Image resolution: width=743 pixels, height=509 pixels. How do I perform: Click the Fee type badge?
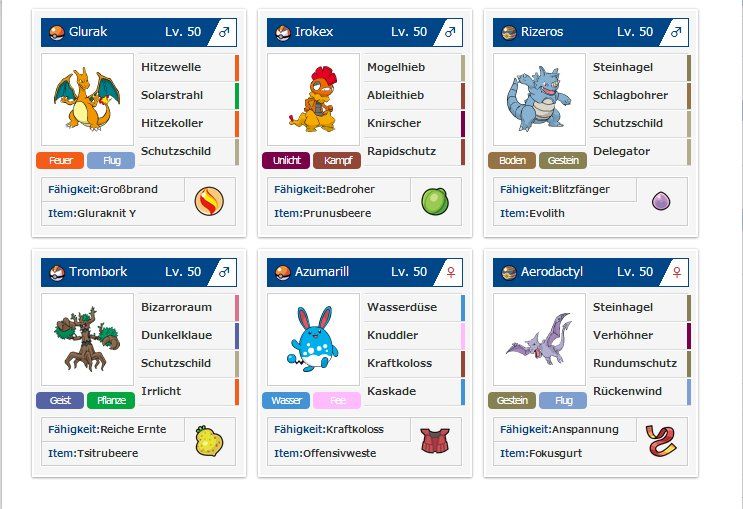click(x=337, y=400)
